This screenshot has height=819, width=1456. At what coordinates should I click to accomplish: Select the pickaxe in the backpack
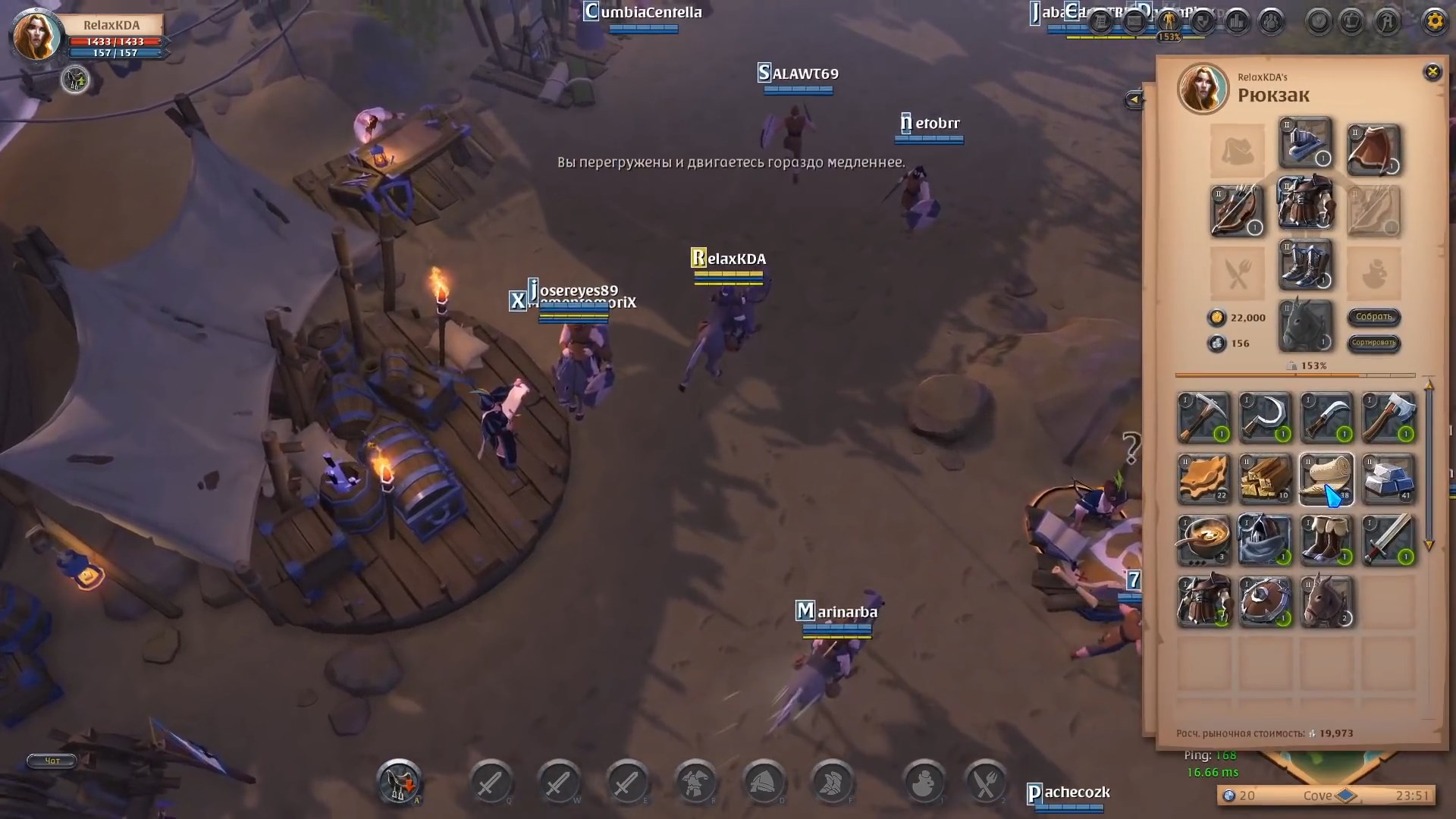pyautogui.click(x=1204, y=418)
